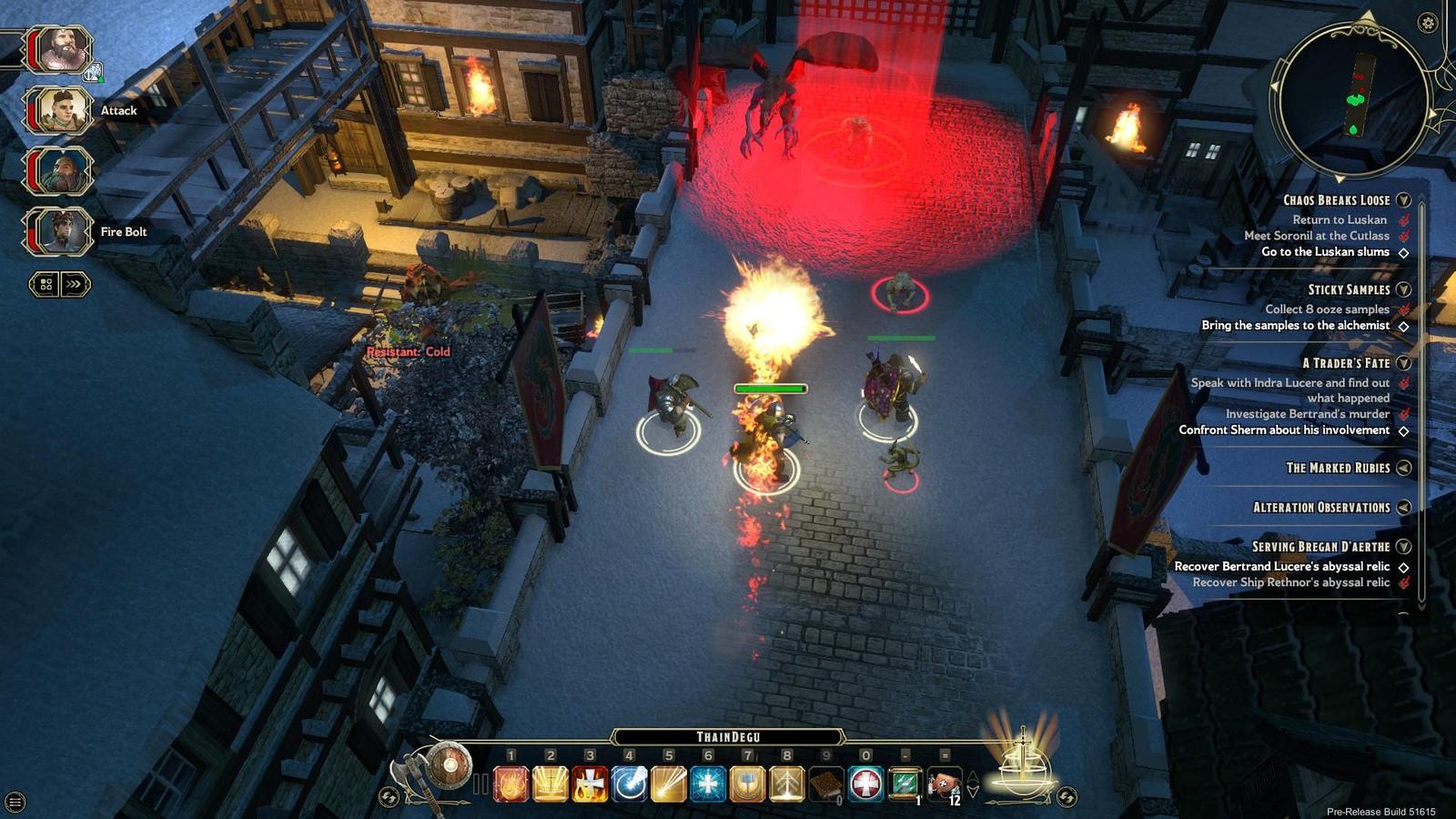The image size is (1456, 819).
Task: Collapse the Sticky Samples quest
Action: point(1404,289)
